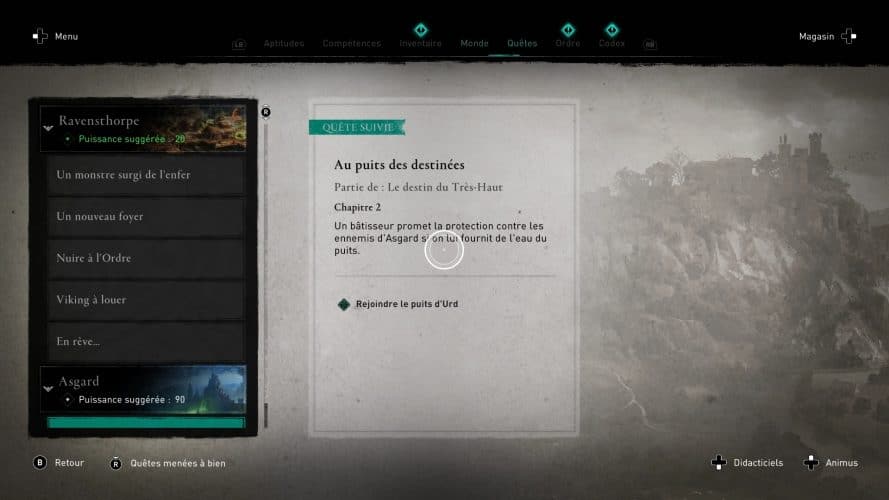Go to the Inventaire tab
The image size is (889, 500).
click(x=420, y=44)
